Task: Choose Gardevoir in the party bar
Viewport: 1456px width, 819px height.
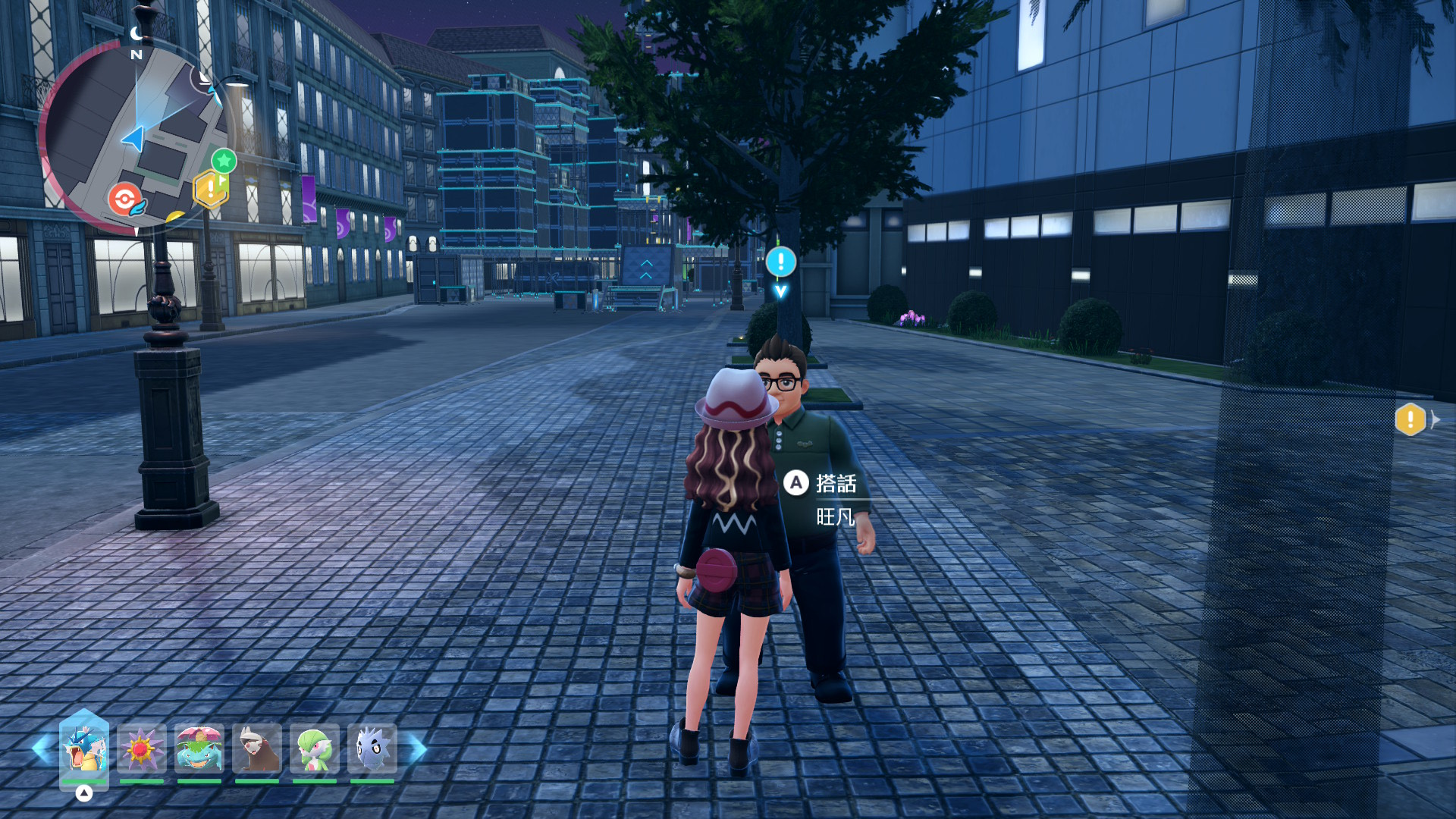Action: [x=315, y=749]
